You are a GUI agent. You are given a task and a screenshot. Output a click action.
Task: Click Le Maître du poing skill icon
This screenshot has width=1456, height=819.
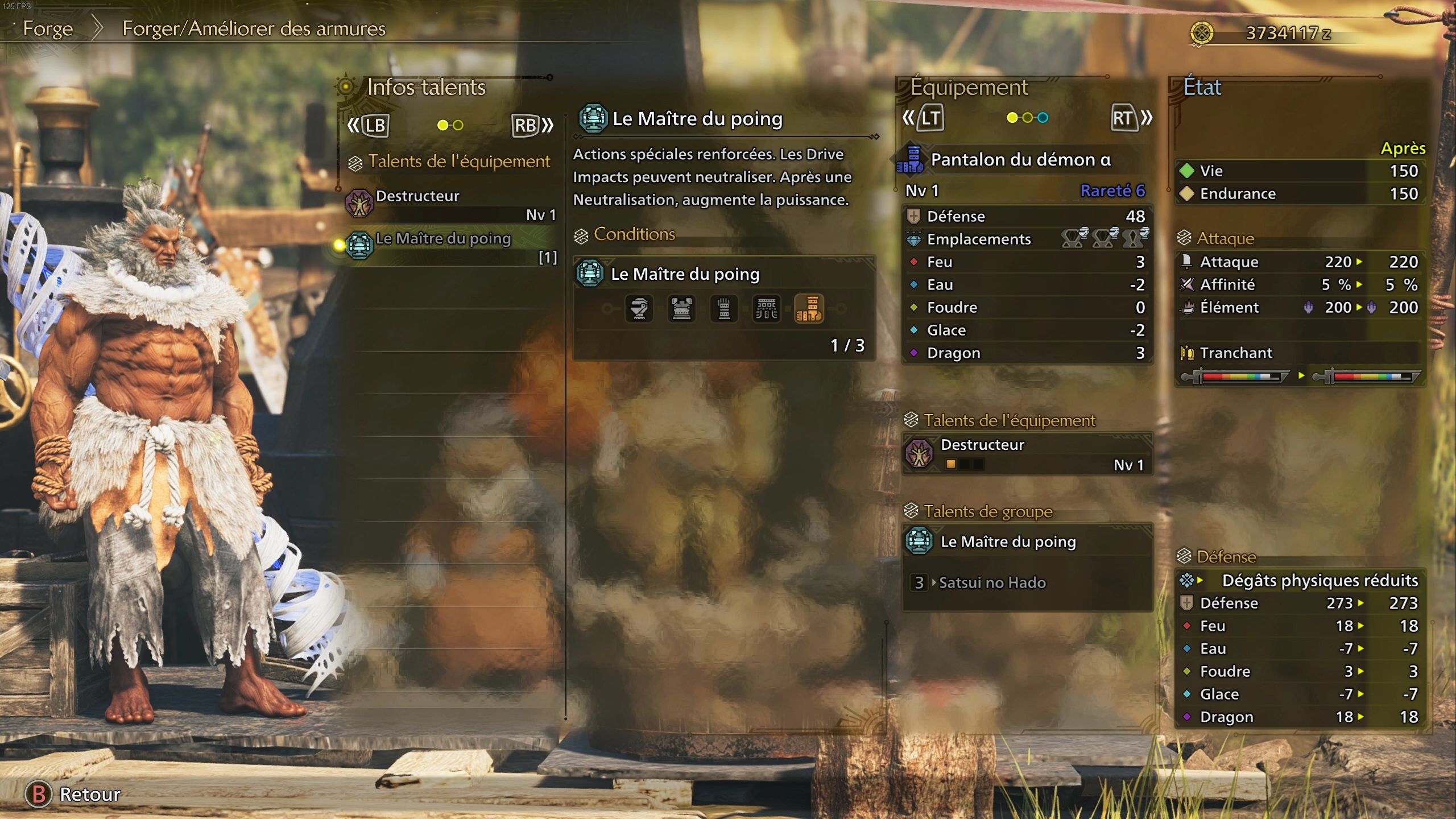358,246
